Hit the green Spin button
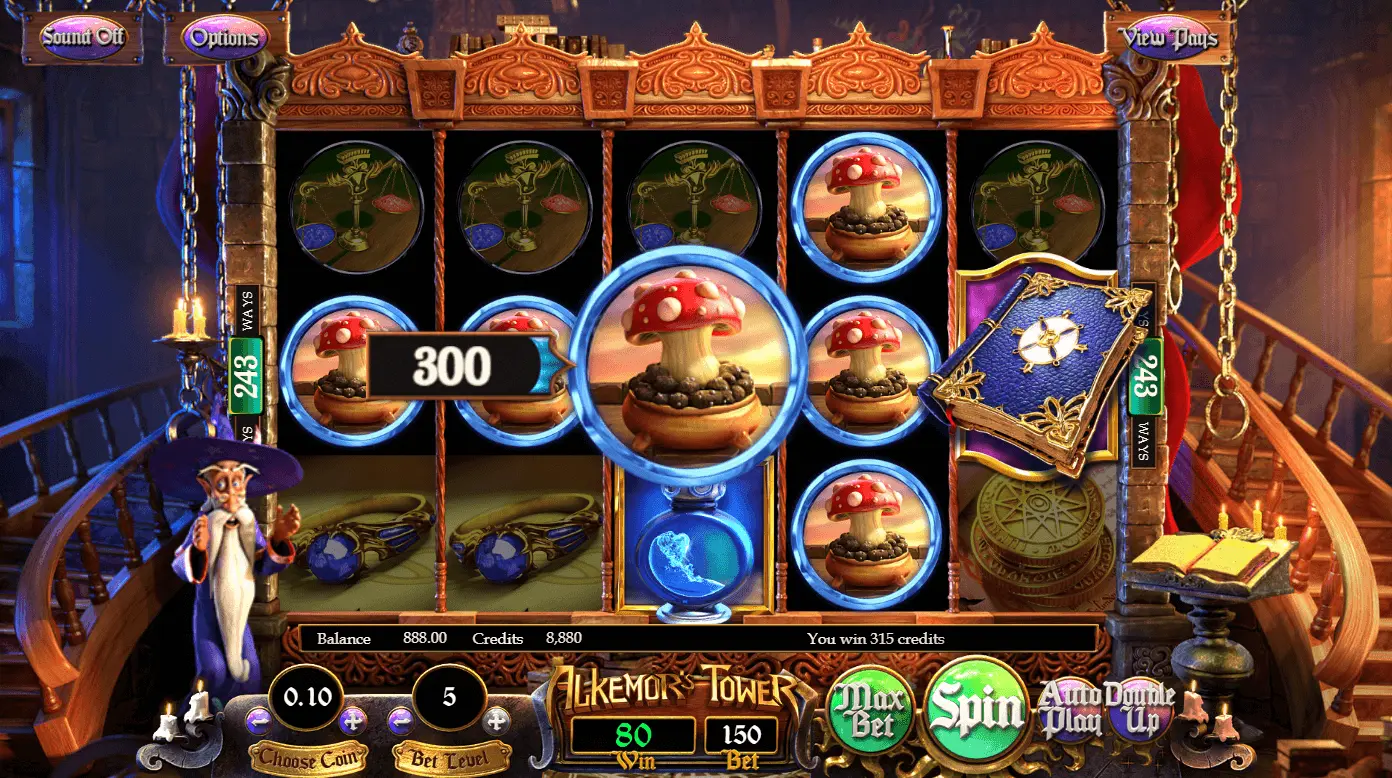The width and height of the screenshot is (1392, 778). [x=977, y=709]
